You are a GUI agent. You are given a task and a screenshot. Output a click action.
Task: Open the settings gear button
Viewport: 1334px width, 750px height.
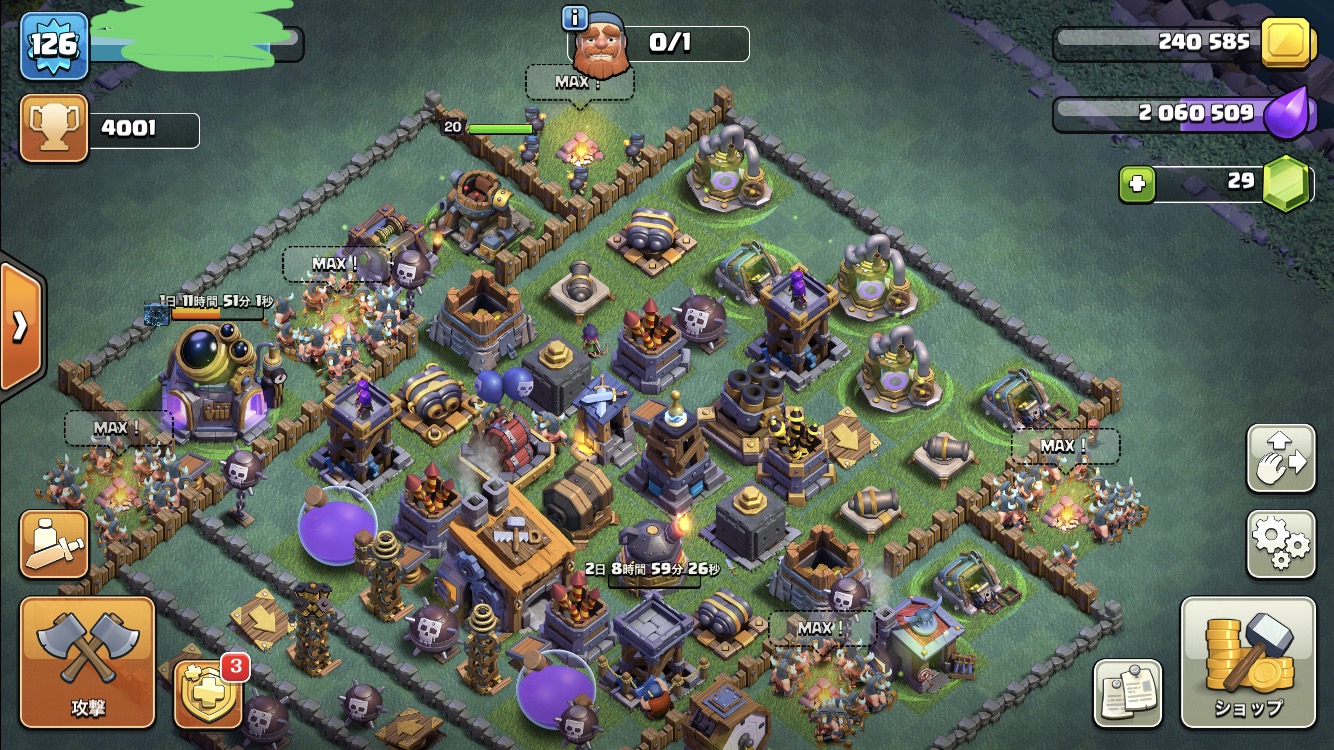pyautogui.click(x=1280, y=543)
